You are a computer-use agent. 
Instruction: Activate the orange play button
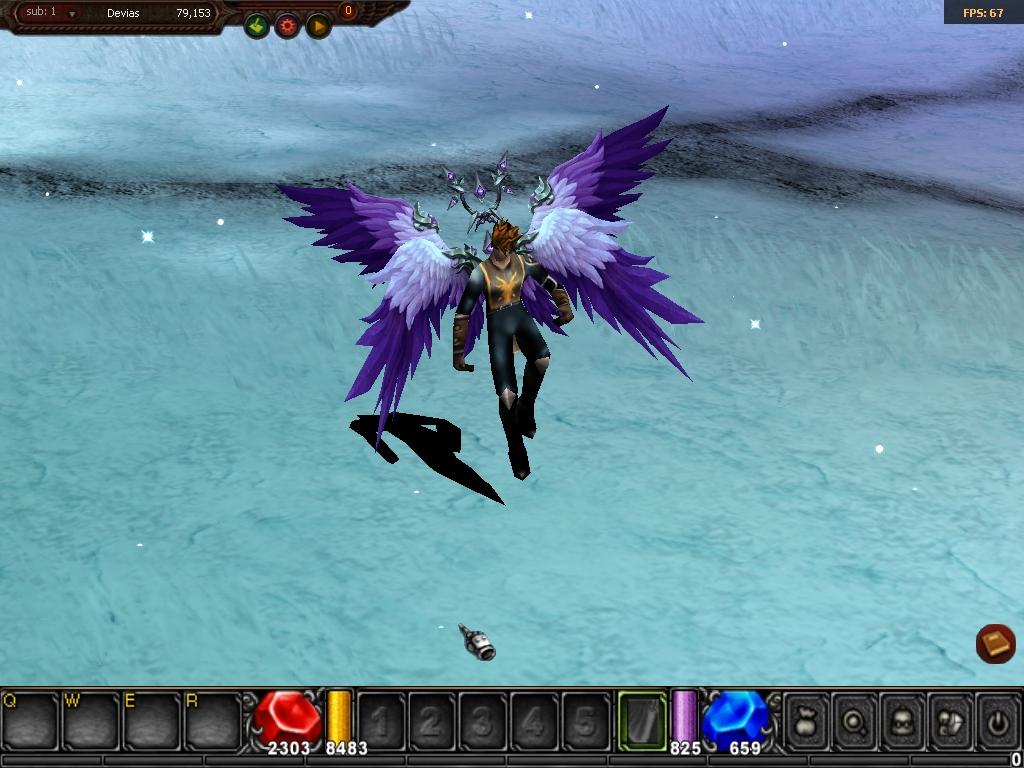pos(318,26)
